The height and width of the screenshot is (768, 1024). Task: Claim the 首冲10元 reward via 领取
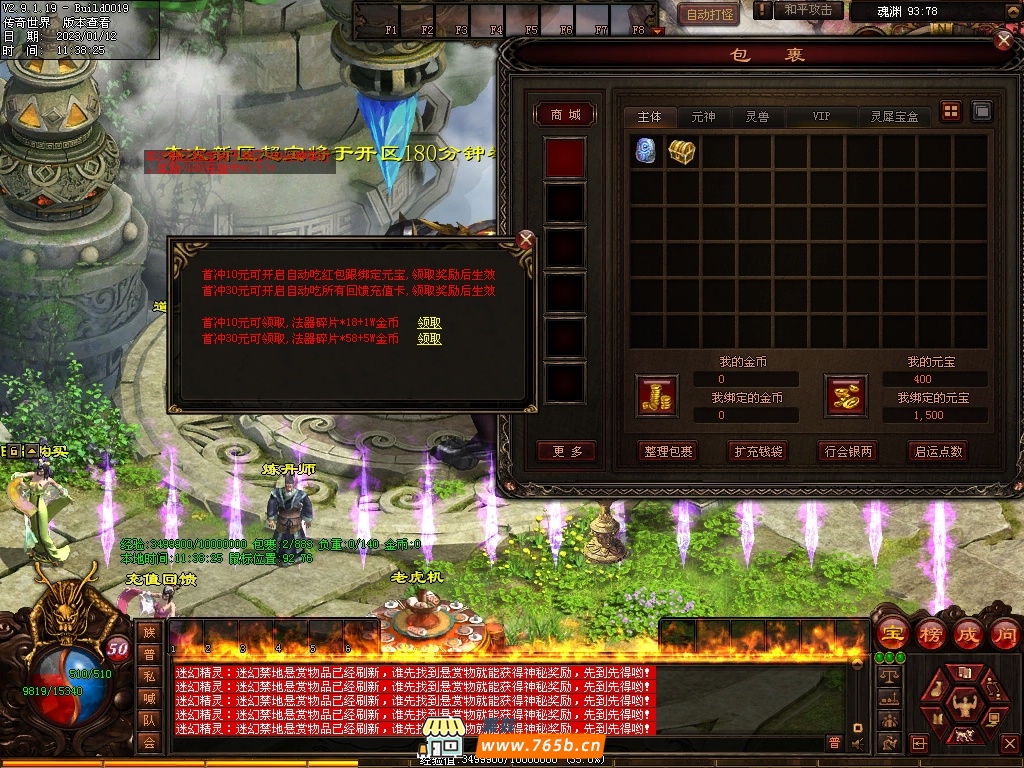[x=429, y=323]
